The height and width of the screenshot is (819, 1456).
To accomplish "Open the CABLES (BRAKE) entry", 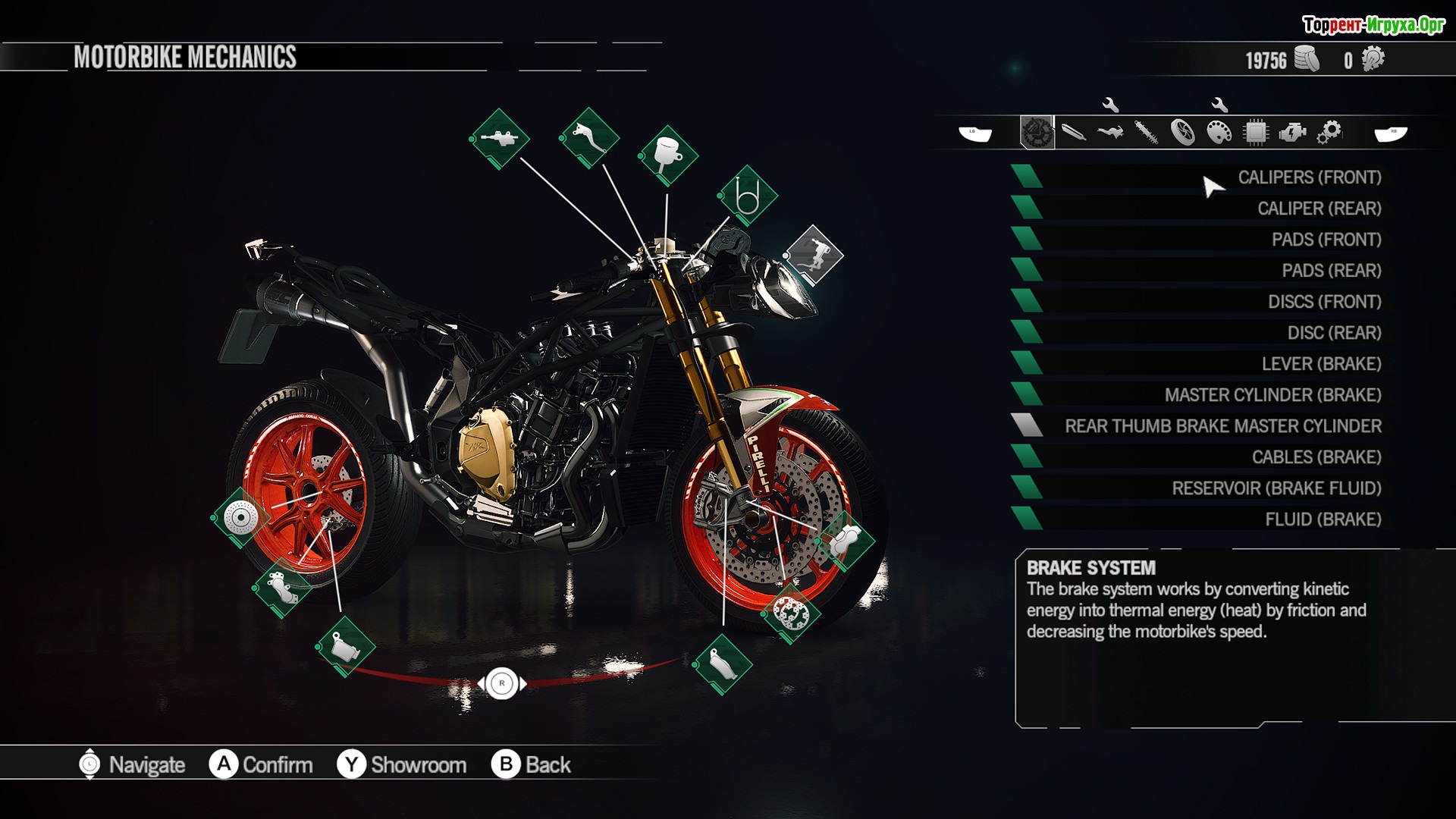I will click(x=1316, y=457).
